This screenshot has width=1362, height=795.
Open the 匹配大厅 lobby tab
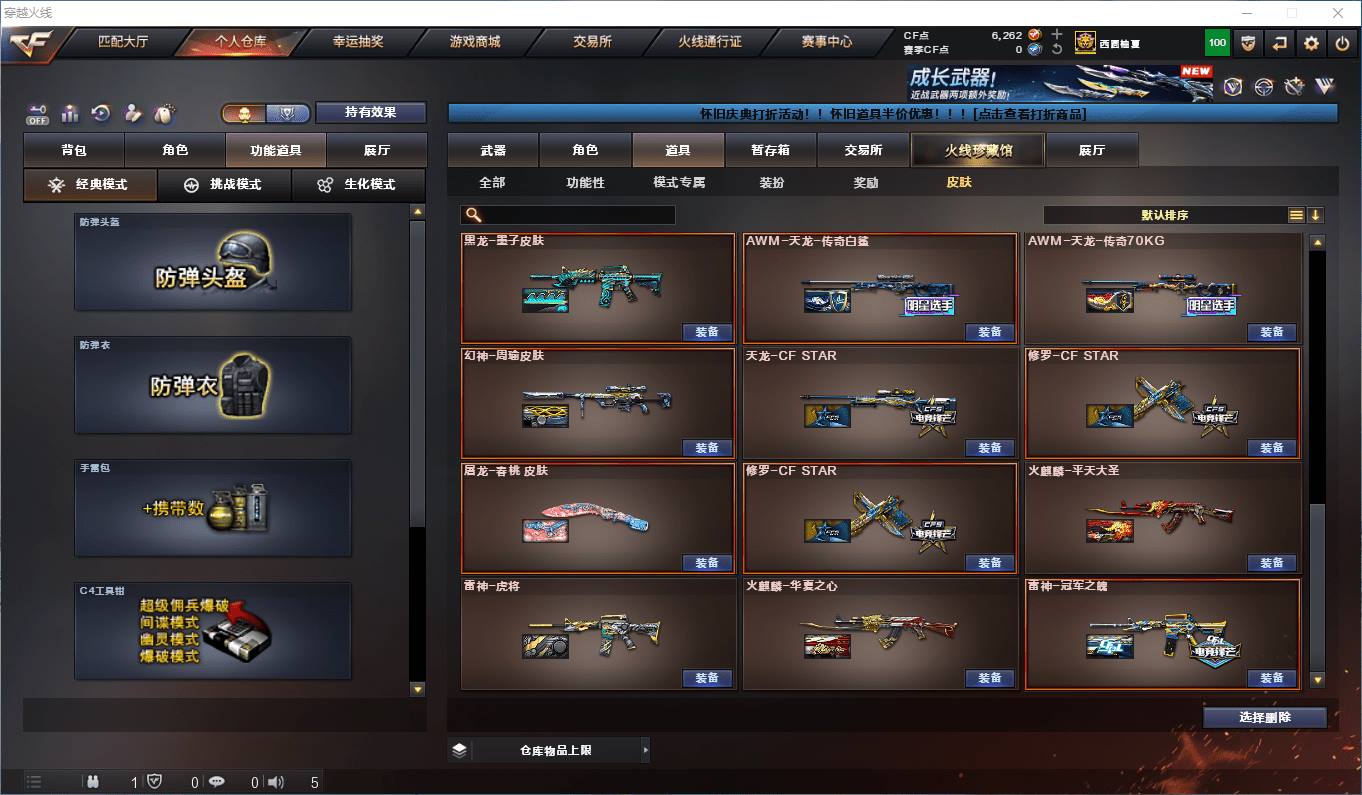[123, 42]
